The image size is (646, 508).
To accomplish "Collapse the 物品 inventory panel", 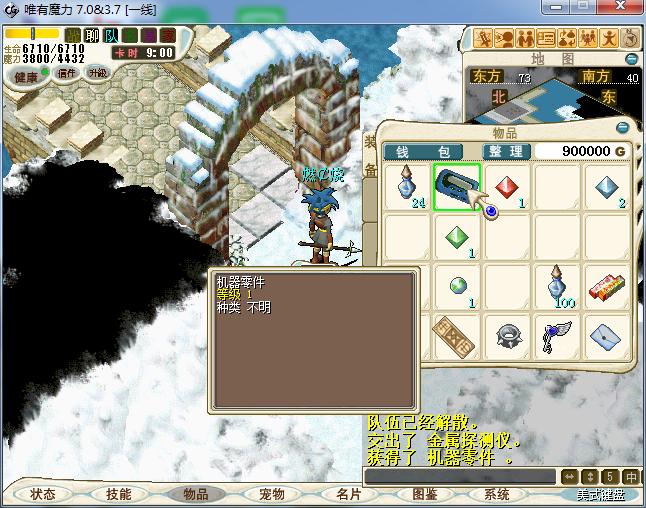I will click(622, 128).
